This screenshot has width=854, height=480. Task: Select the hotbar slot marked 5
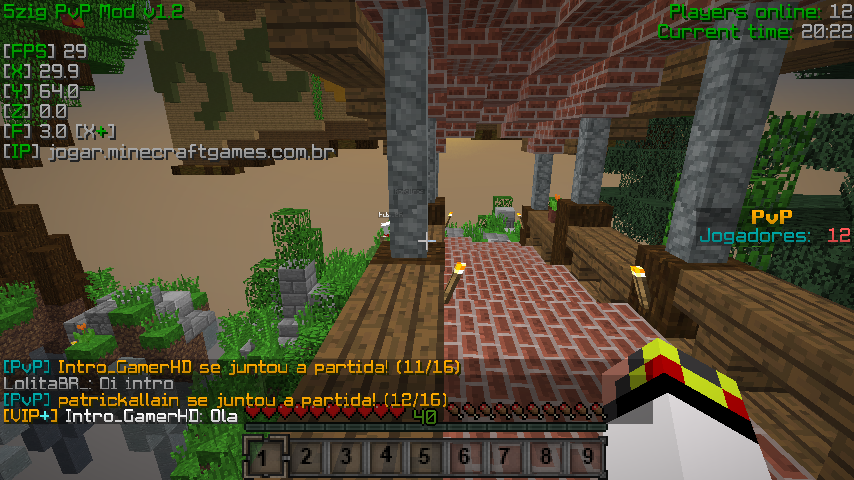pyautogui.click(x=425, y=459)
